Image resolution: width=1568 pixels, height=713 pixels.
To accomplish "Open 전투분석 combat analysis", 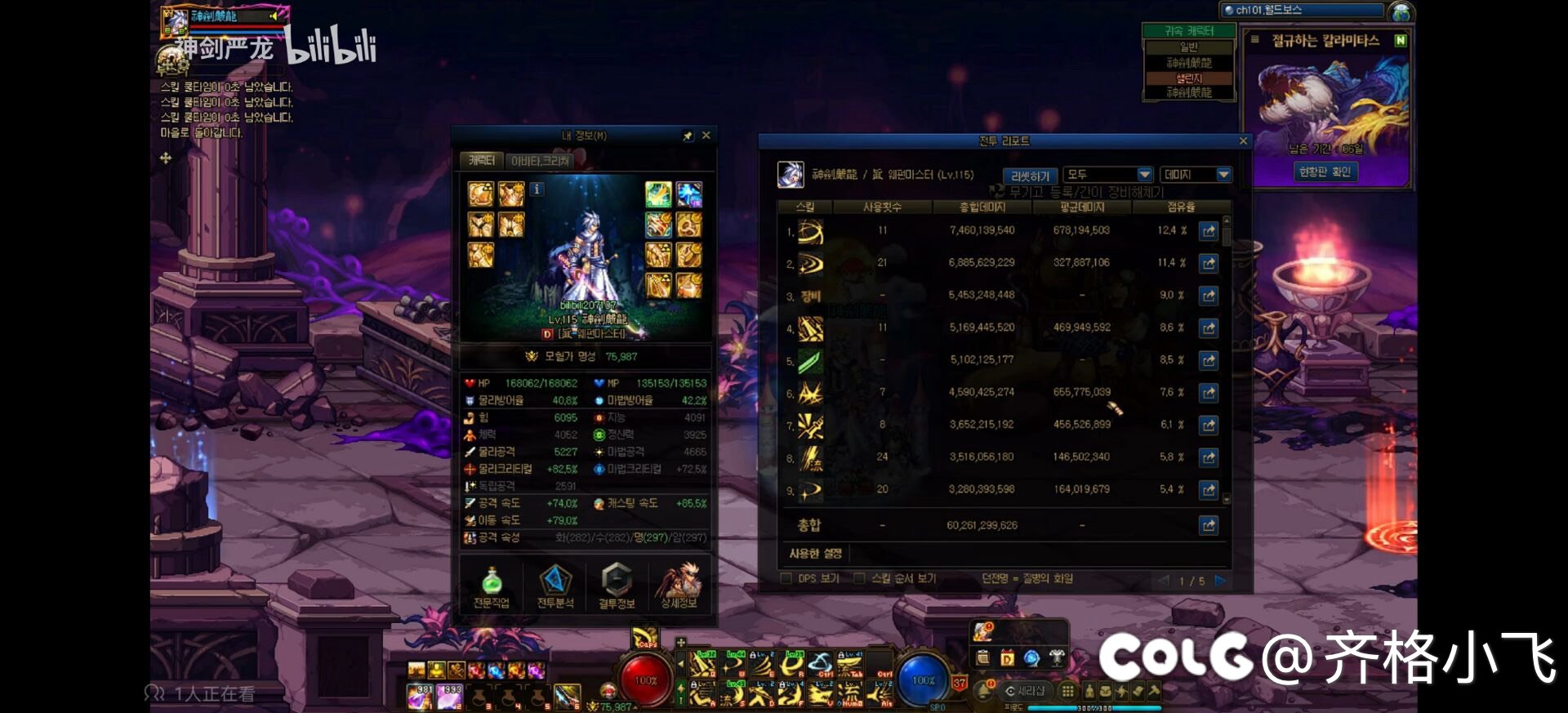I will (555, 587).
